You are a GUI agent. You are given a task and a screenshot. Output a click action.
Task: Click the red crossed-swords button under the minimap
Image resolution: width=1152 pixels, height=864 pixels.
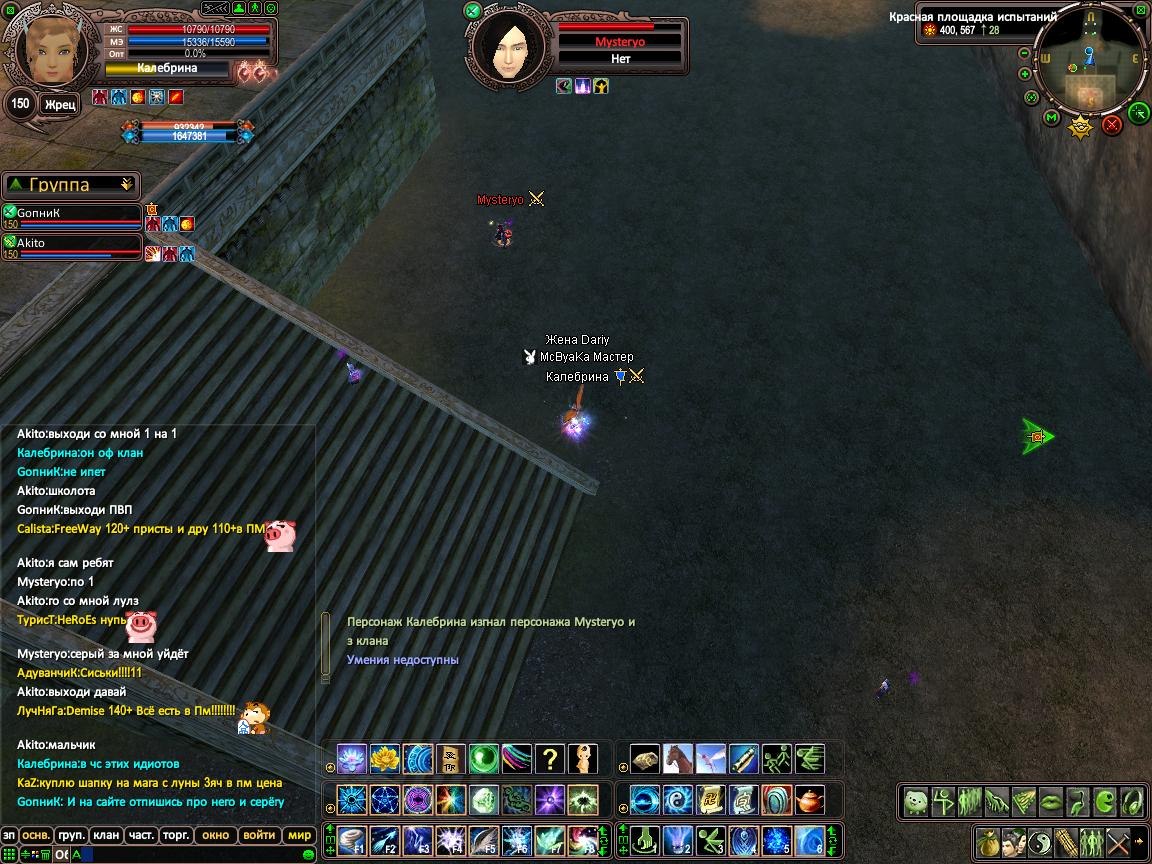click(x=1112, y=125)
